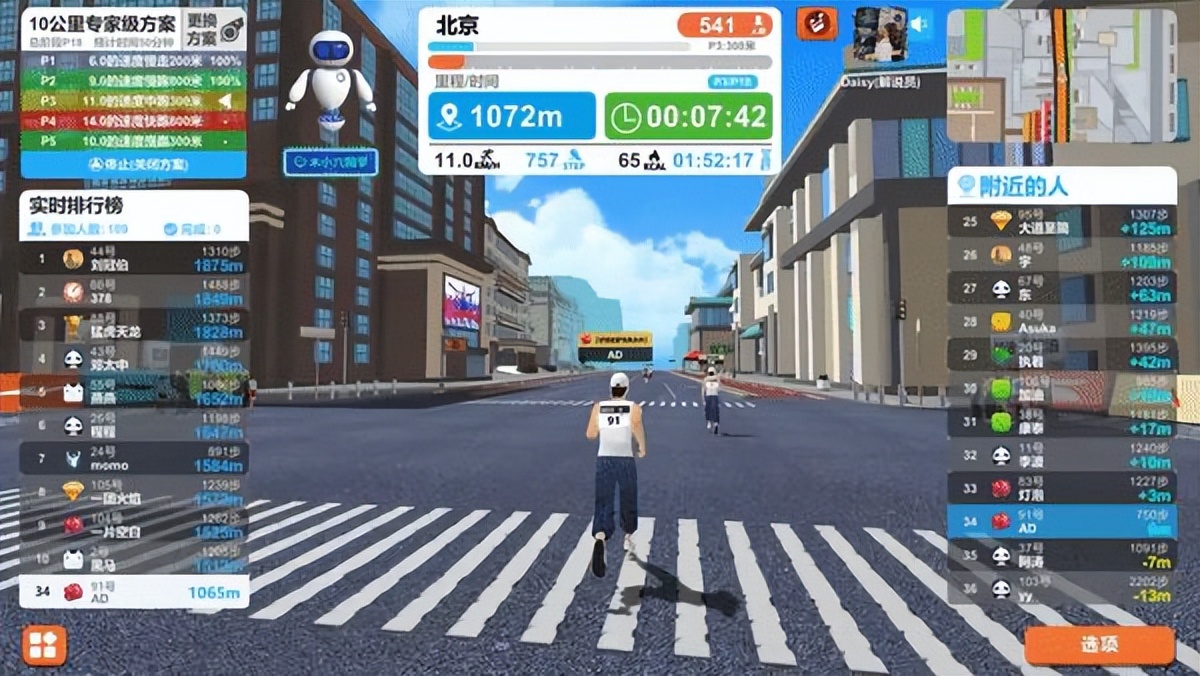The image size is (1200, 676).
Task: Select the momo row in the leaderboard
Action: [134, 459]
